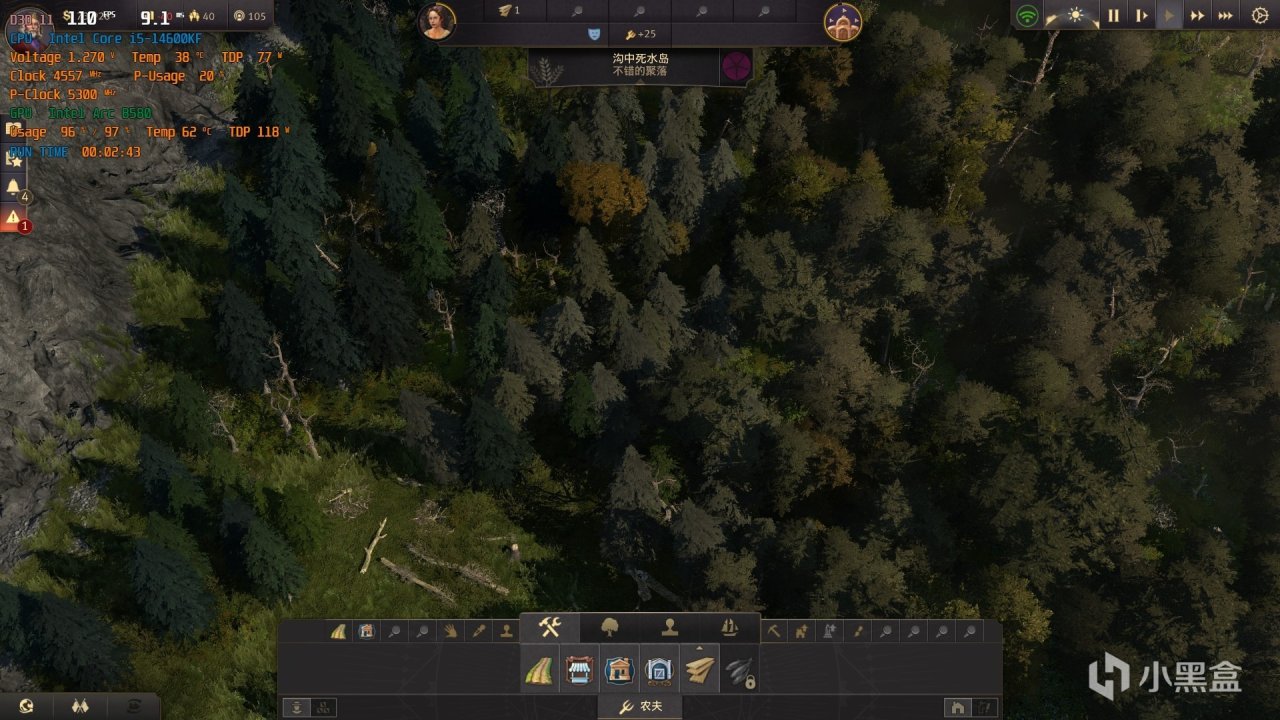Select the farm field building
This screenshot has width=1280, height=720.
point(538,670)
